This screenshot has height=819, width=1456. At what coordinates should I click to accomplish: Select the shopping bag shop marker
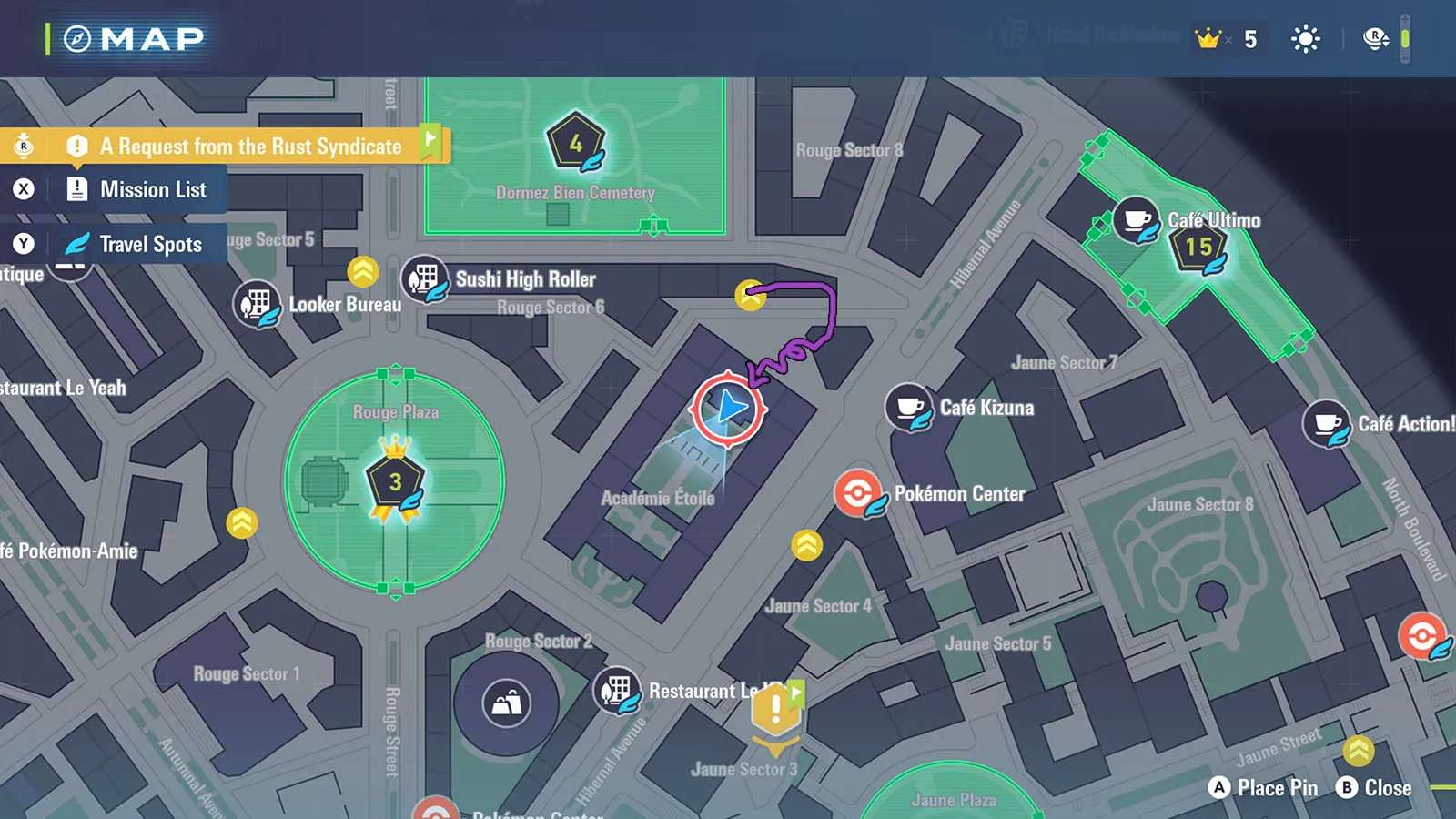coord(507,703)
